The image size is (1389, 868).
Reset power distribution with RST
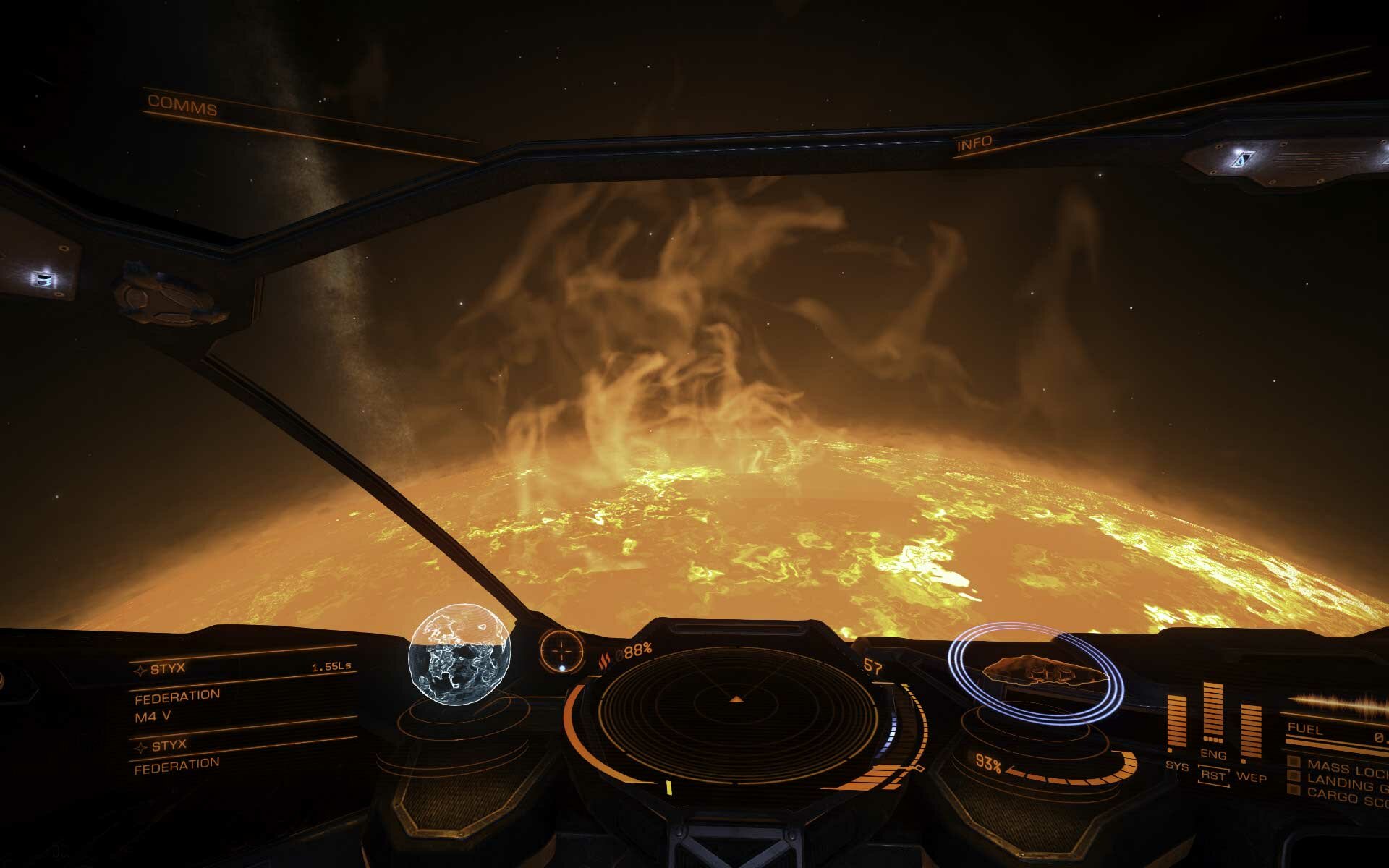[x=1213, y=776]
